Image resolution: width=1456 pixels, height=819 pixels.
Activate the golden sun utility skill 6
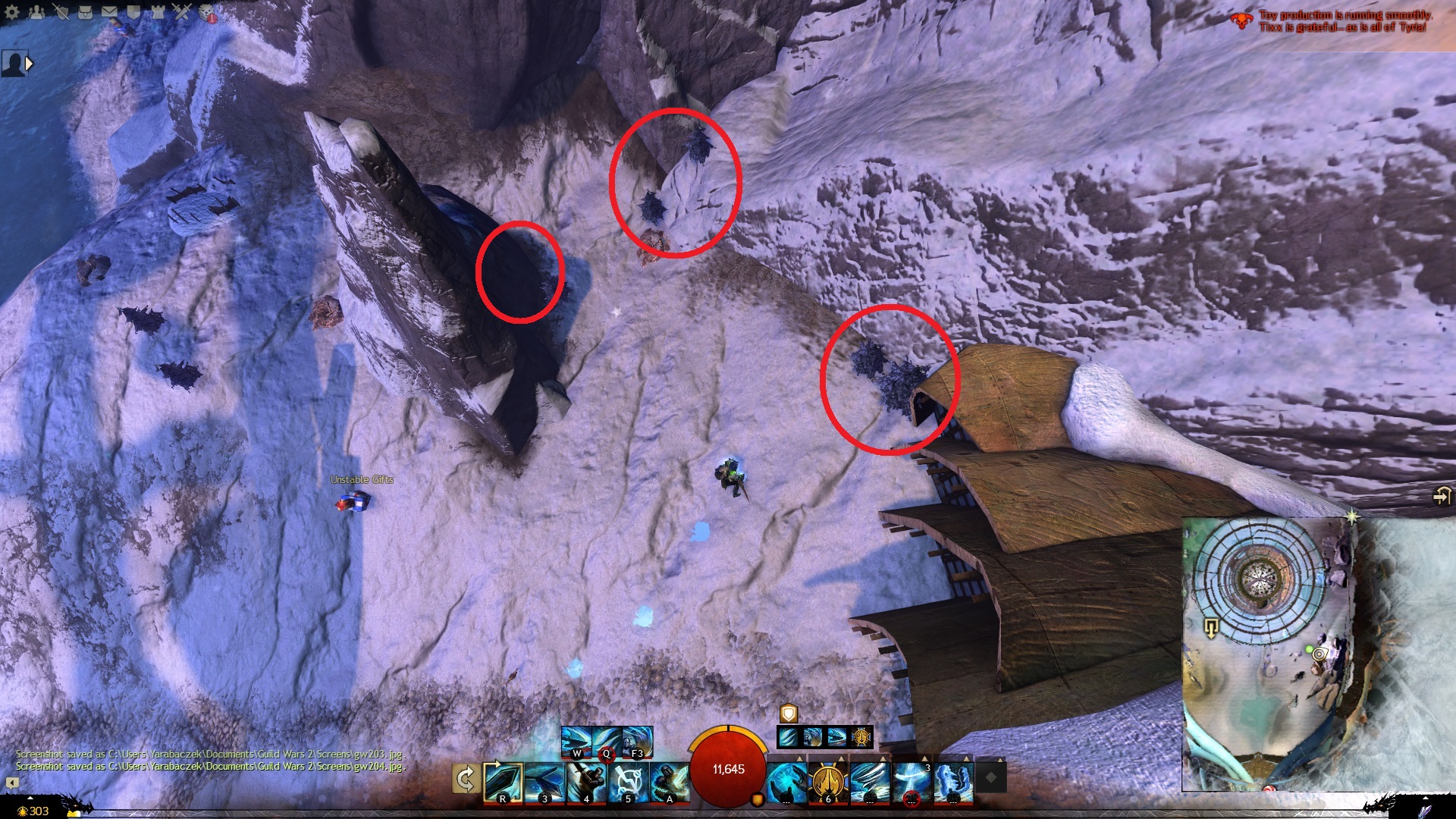[x=827, y=782]
